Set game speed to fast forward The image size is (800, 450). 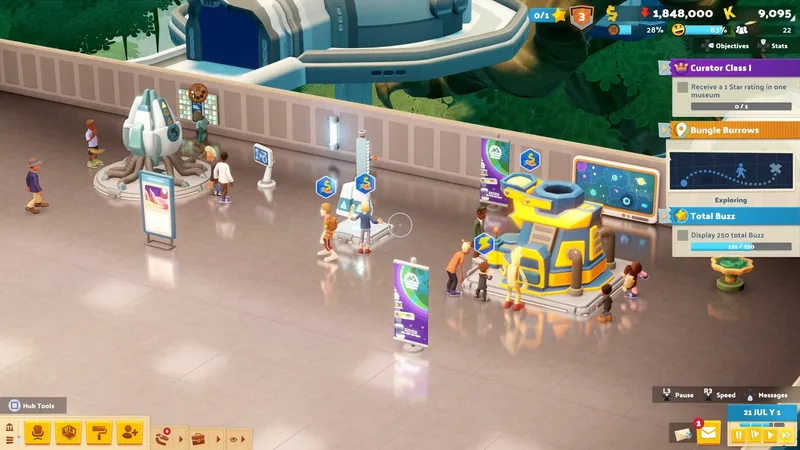(x=786, y=435)
